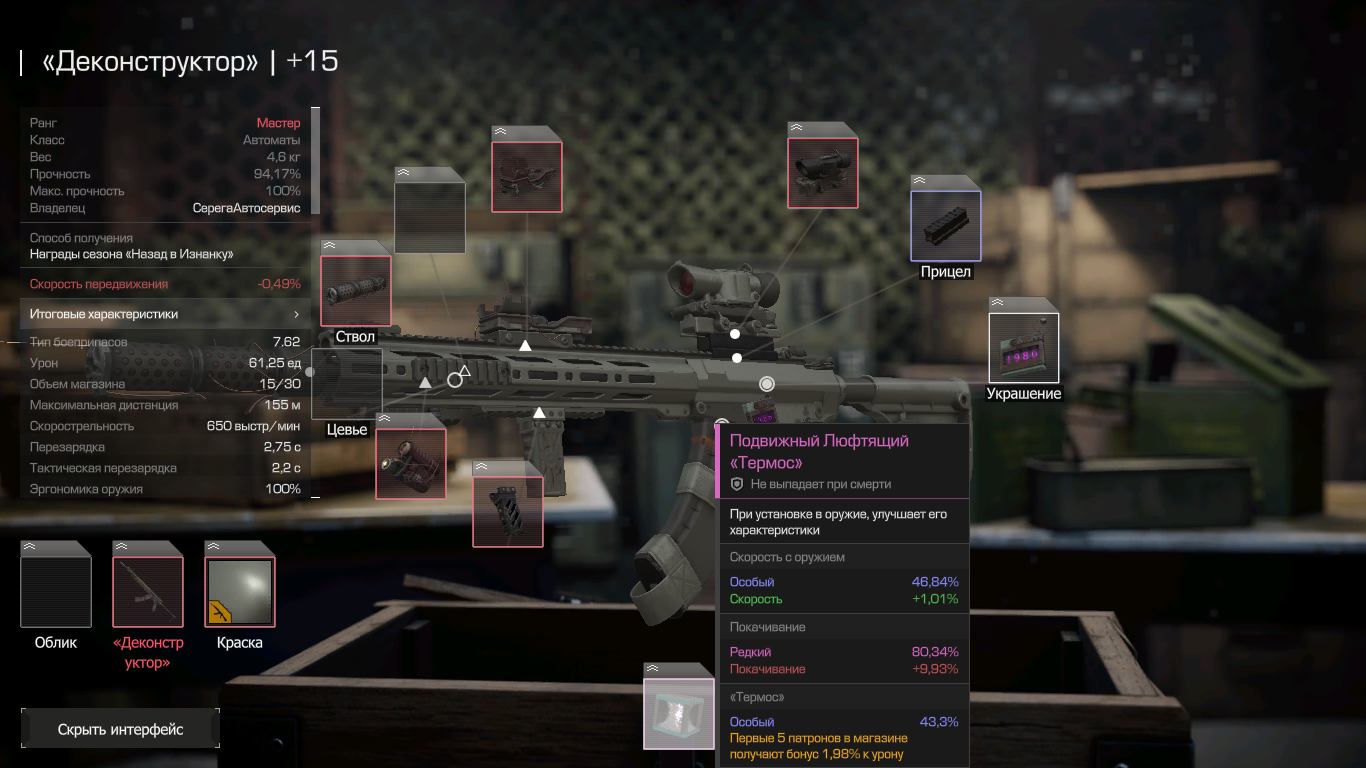Select the empty «Облик» skin slot
The height and width of the screenshot is (768, 1366).
click(x=56, y=592)
